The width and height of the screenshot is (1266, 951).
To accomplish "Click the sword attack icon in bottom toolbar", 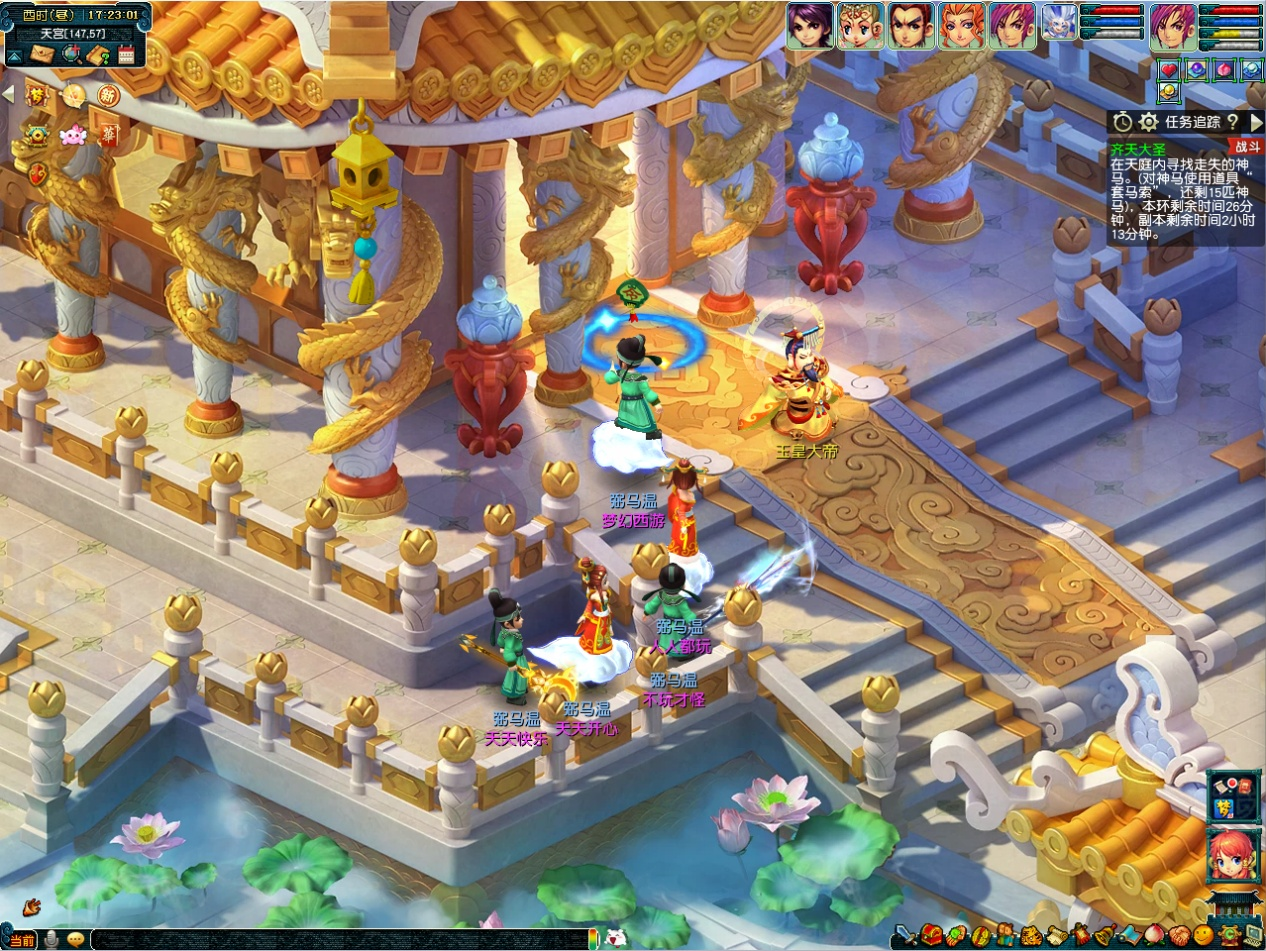I will click(905, 937).
